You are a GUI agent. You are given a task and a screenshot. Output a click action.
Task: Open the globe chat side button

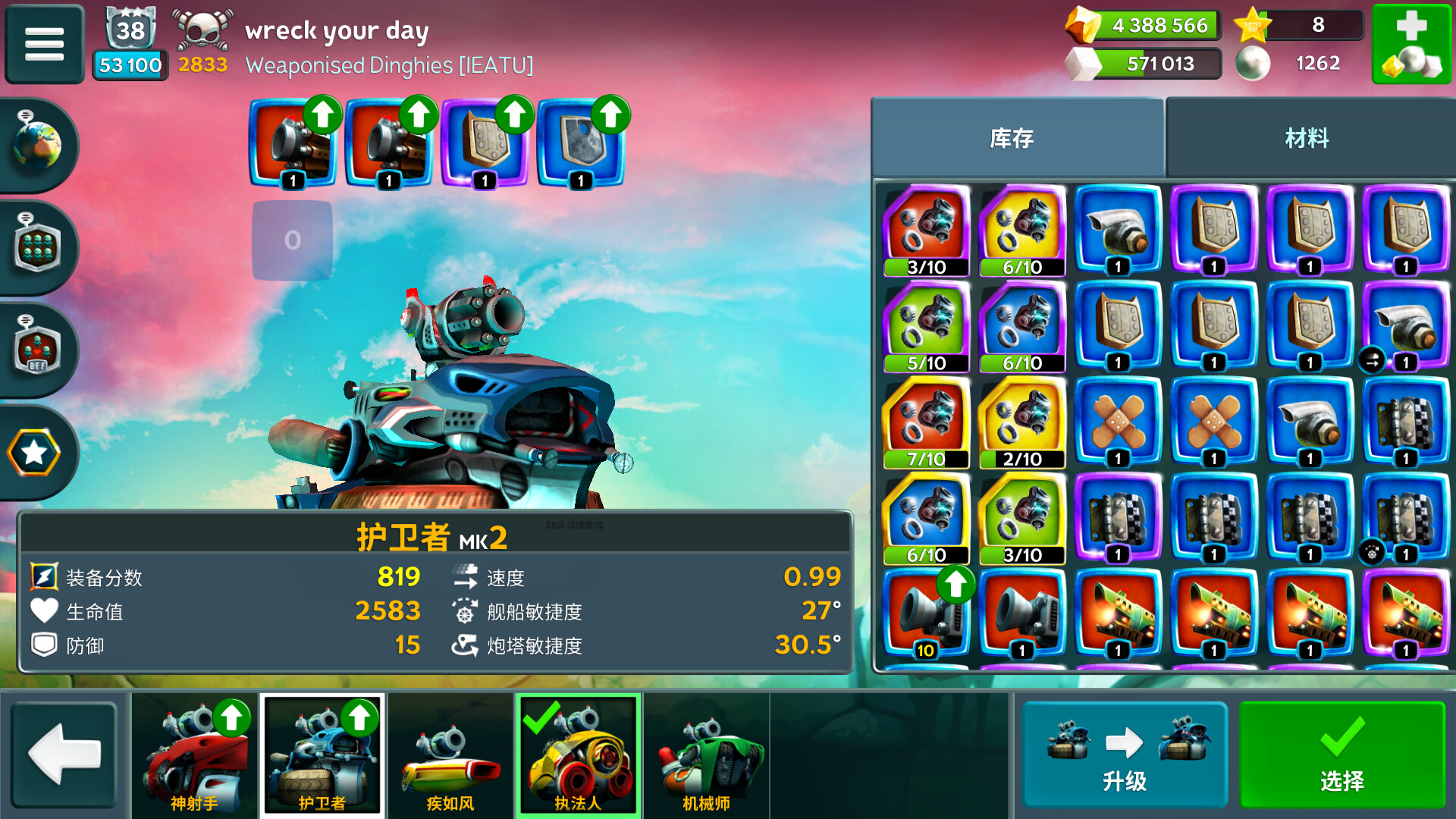tap(38, 144)
